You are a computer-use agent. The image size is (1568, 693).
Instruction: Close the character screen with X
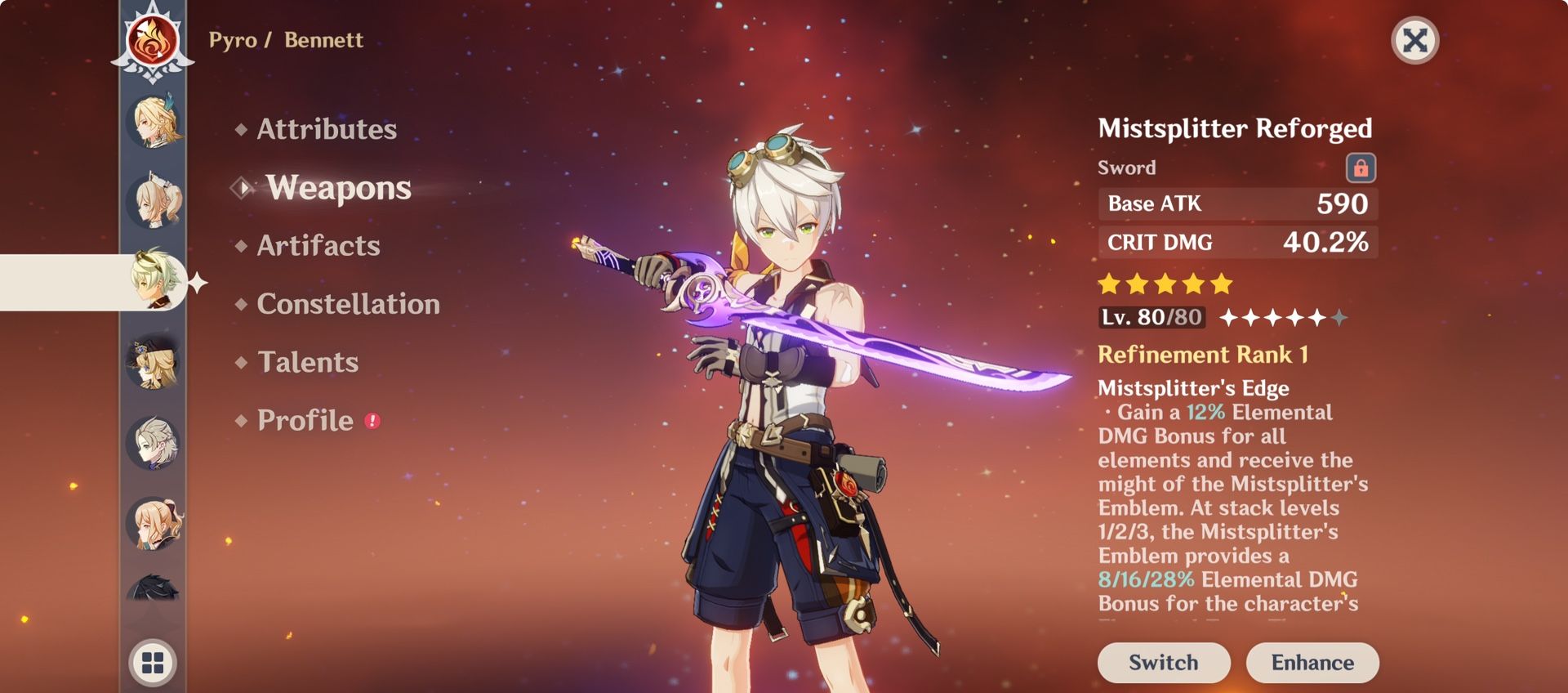coord(1414,40)
